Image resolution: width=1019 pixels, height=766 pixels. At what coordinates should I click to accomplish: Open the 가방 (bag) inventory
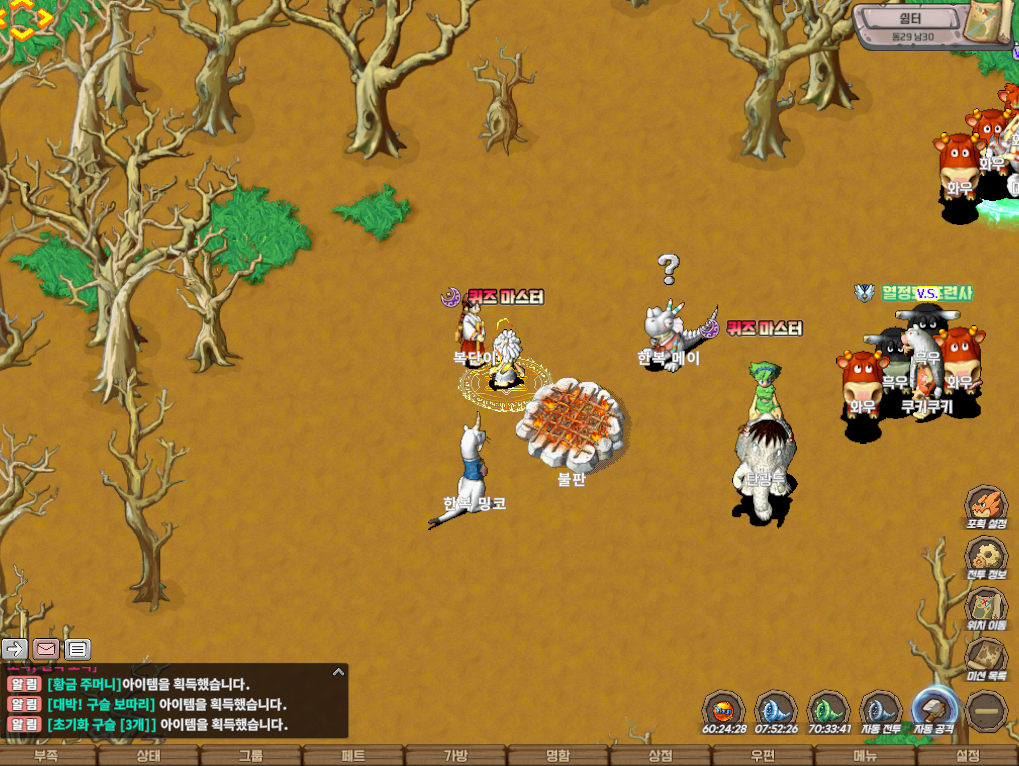click(456, 756)
